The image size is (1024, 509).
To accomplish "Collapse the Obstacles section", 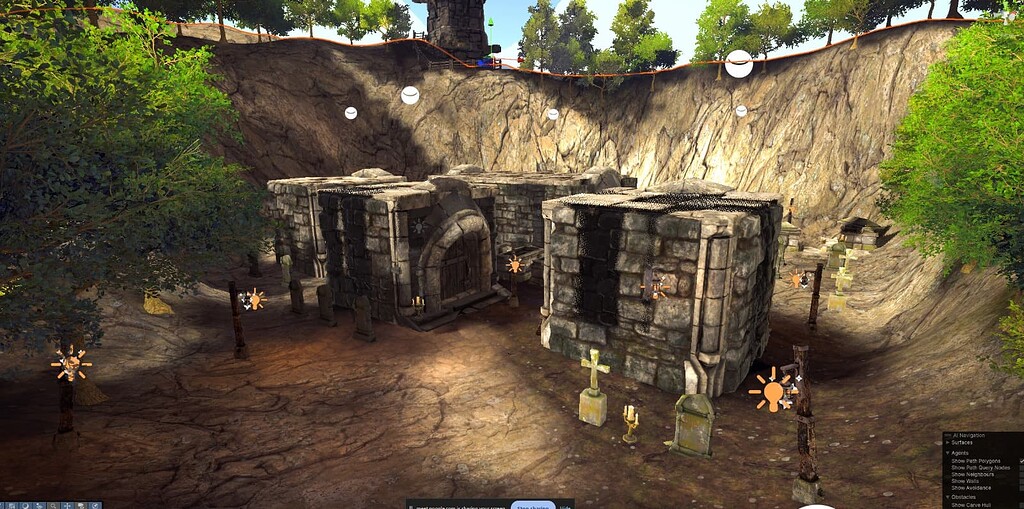I will click(948, 496).
